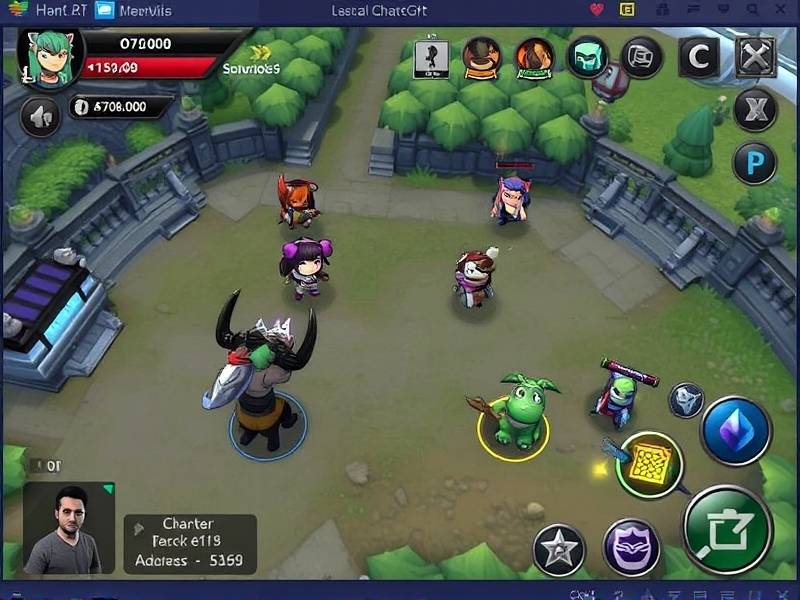Click the green-haired hero portrait

coord(46,58)
